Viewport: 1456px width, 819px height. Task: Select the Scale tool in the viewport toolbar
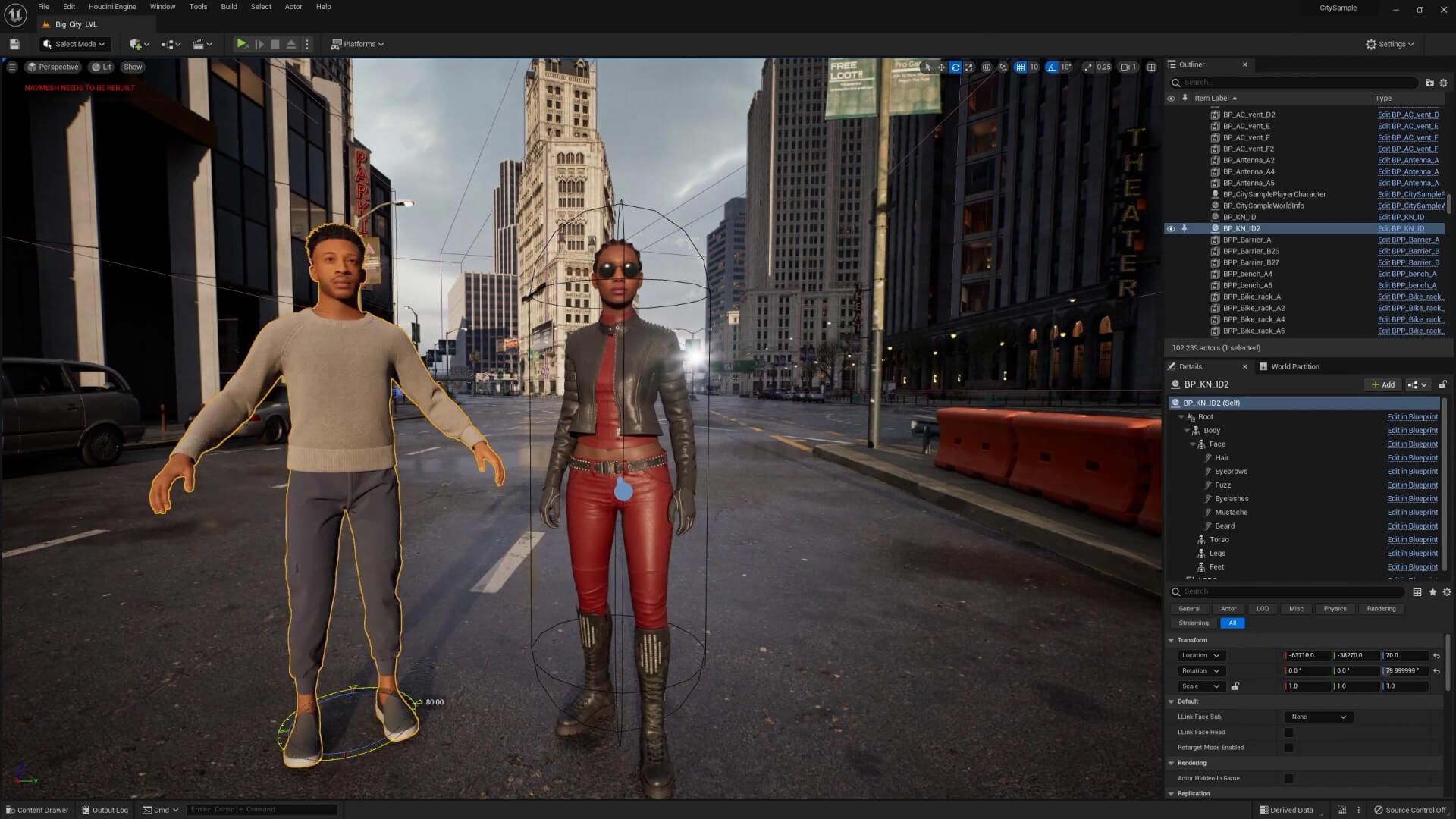coord(969,67)
